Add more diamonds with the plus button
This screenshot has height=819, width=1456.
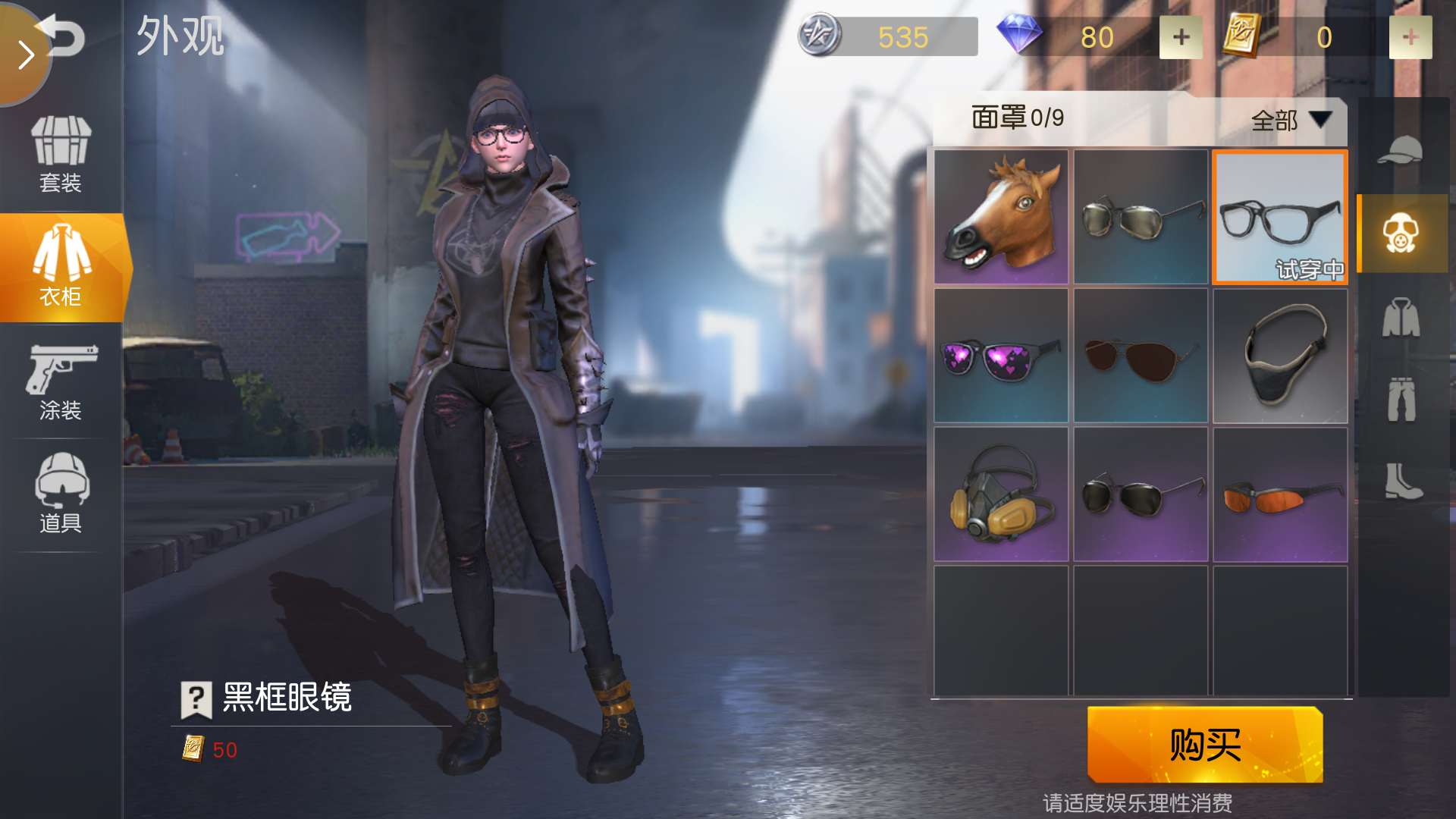click(1181, 37)
